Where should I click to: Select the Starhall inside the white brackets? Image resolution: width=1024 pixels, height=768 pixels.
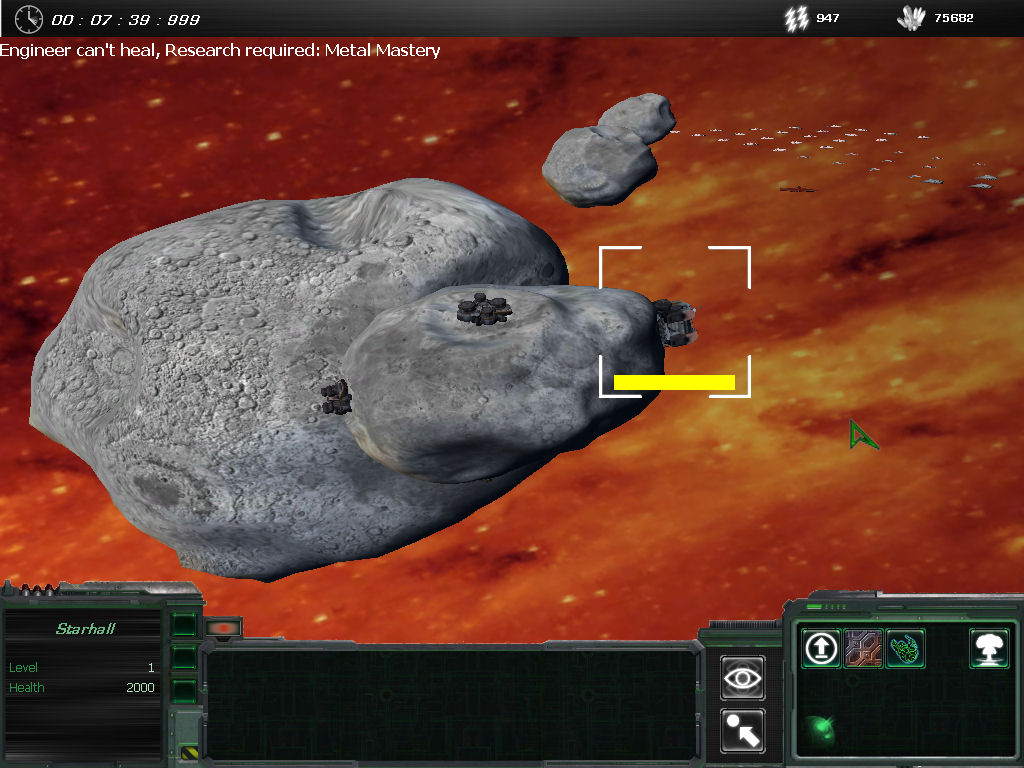pyautogui.click(x=678, y=322)
